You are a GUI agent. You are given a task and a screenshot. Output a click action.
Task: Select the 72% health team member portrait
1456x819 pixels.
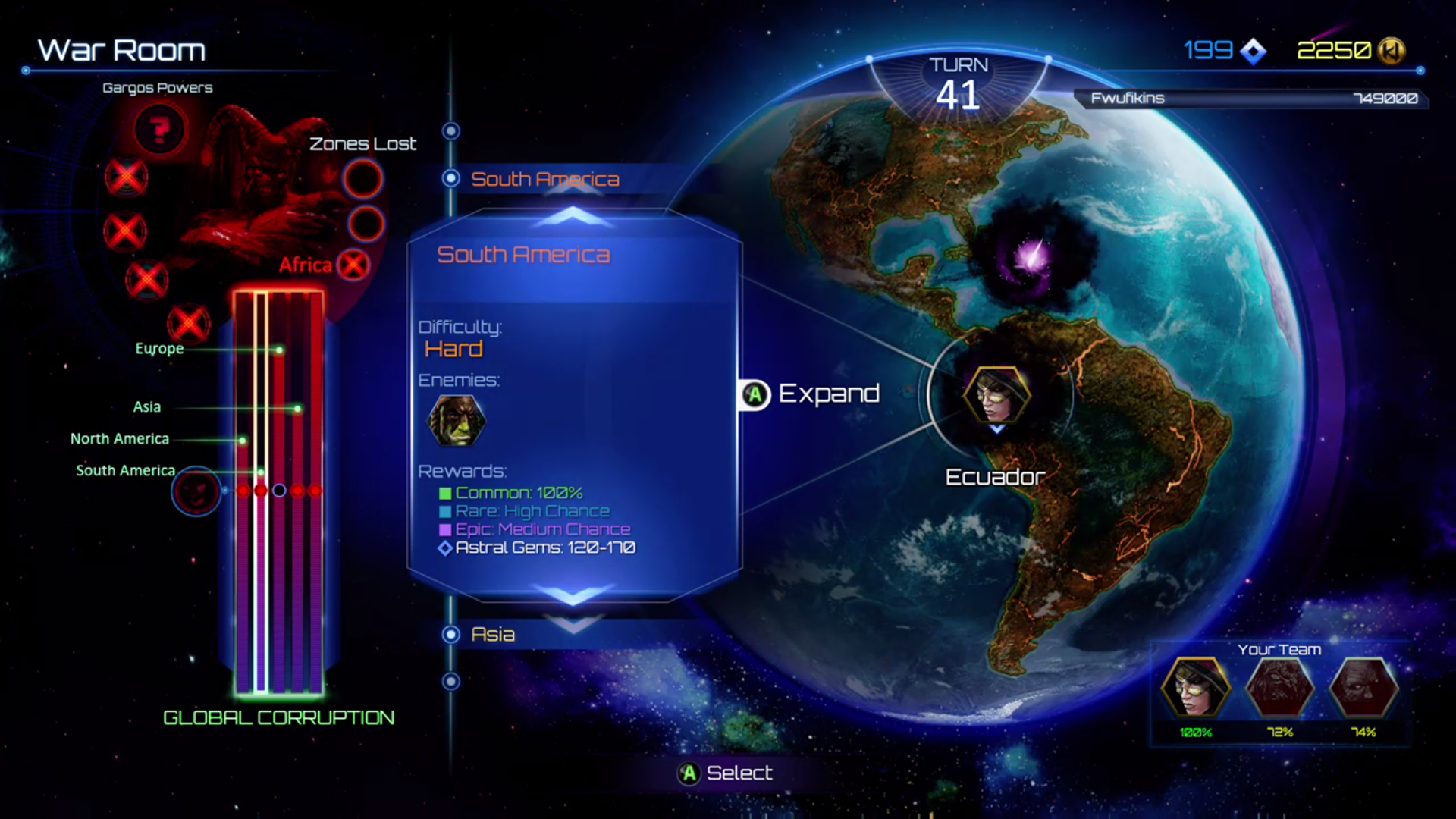click(1279, 687)
